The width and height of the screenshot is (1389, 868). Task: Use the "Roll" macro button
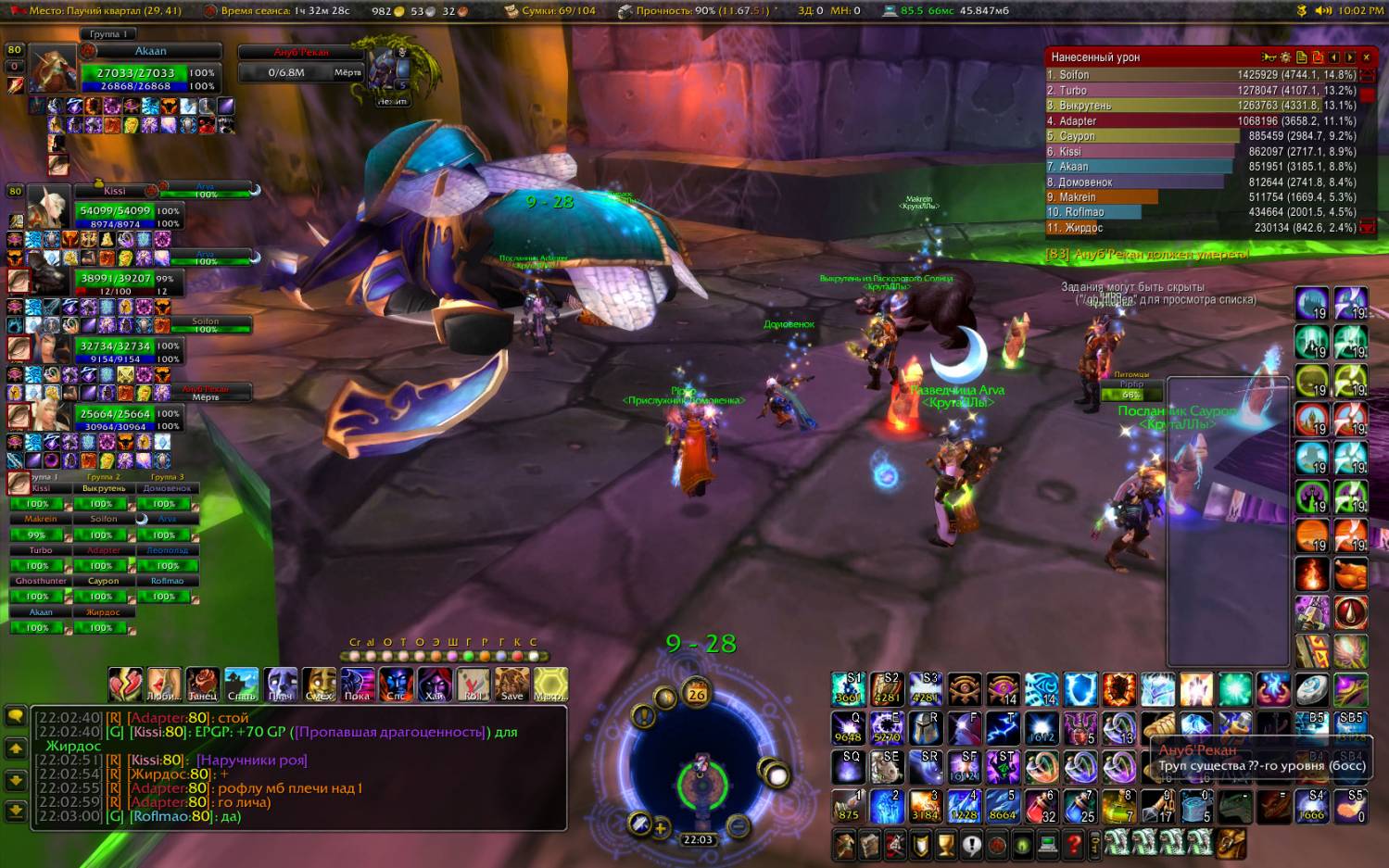473,684
